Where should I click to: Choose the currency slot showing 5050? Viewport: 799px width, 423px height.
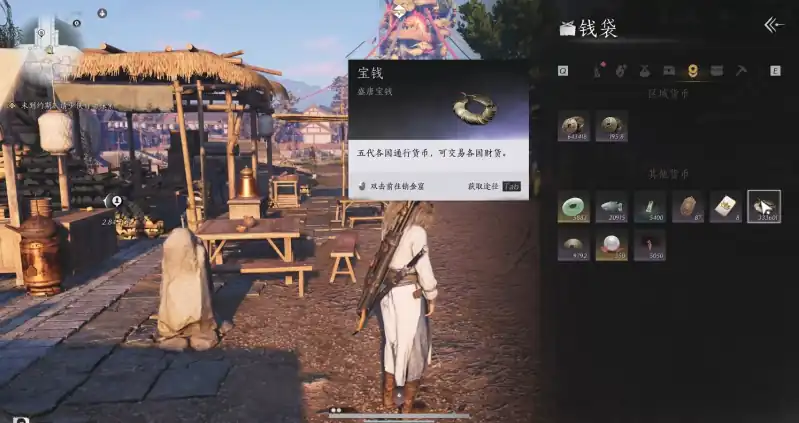pos(650,245)
